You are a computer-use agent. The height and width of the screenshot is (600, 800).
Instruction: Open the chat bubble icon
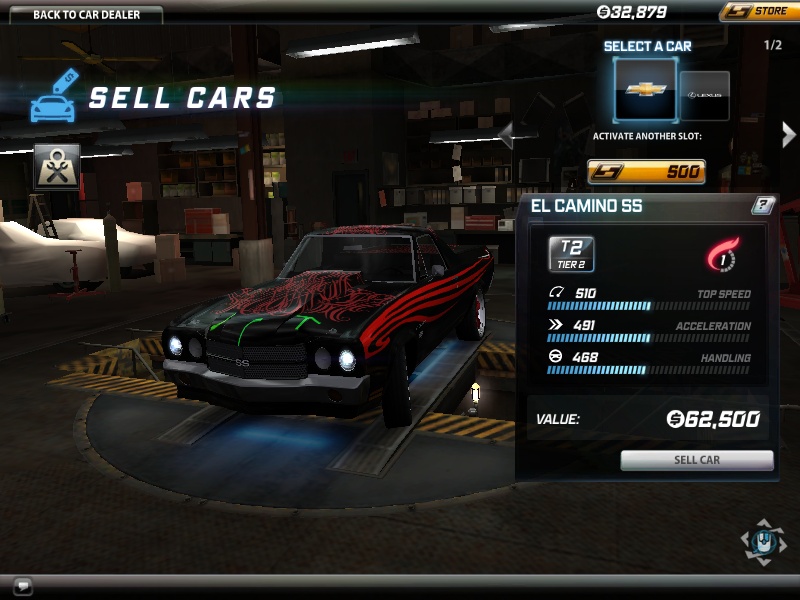pyautogui.click(x=23, y=586)
